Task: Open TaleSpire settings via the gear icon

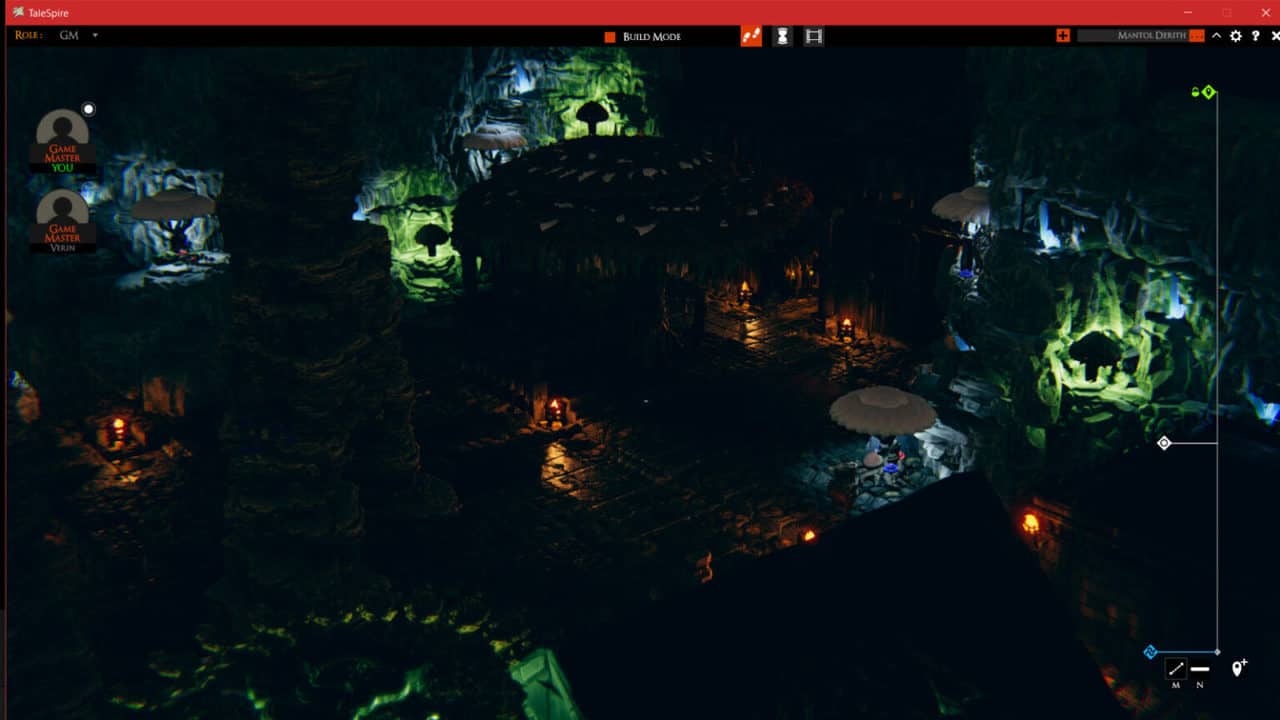Action: (1235, 36)
